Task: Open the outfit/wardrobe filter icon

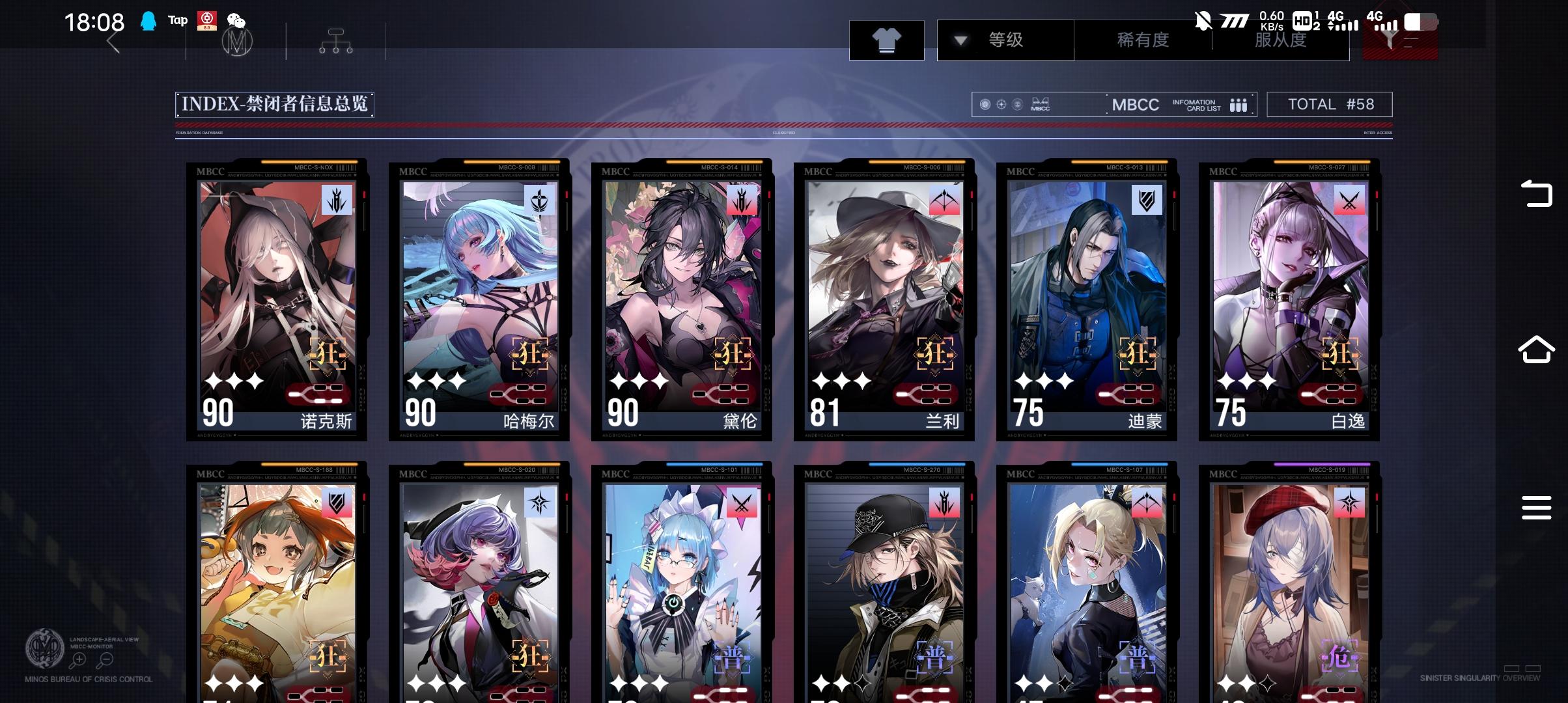Action: click(x=887, y=40)
